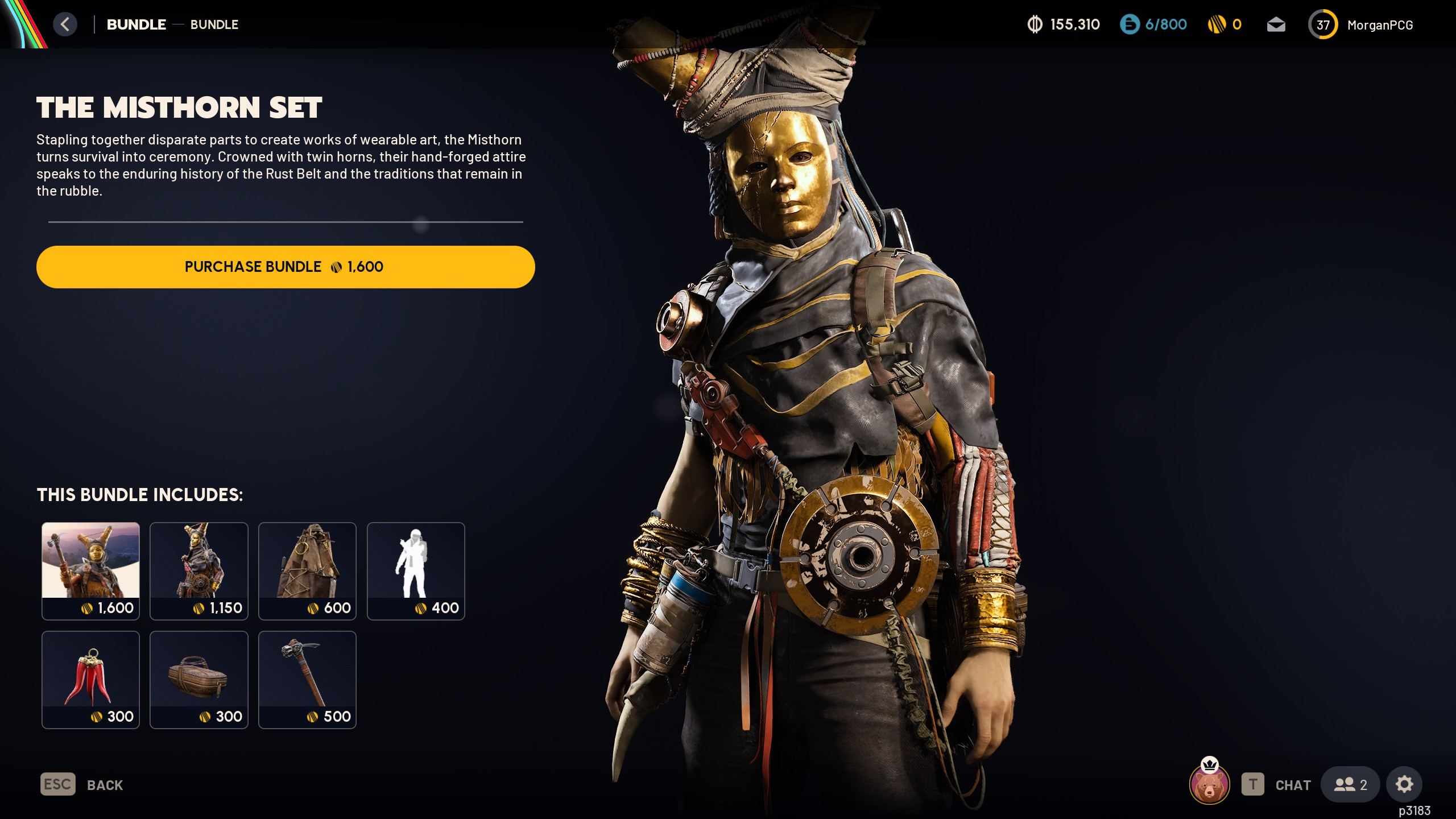Select the 500 pickaxe tool item
1456x819 pixels.
tap(307, 679)
